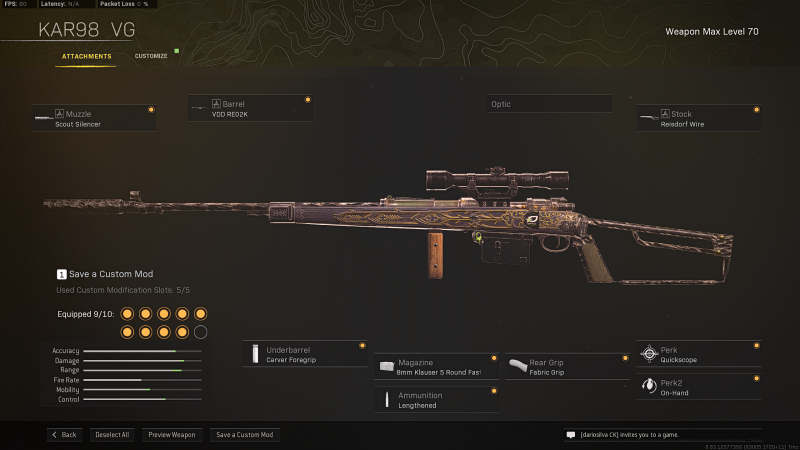
Task: Select the Magazine 8mm Klauser slot
Action: coord(436,367)
